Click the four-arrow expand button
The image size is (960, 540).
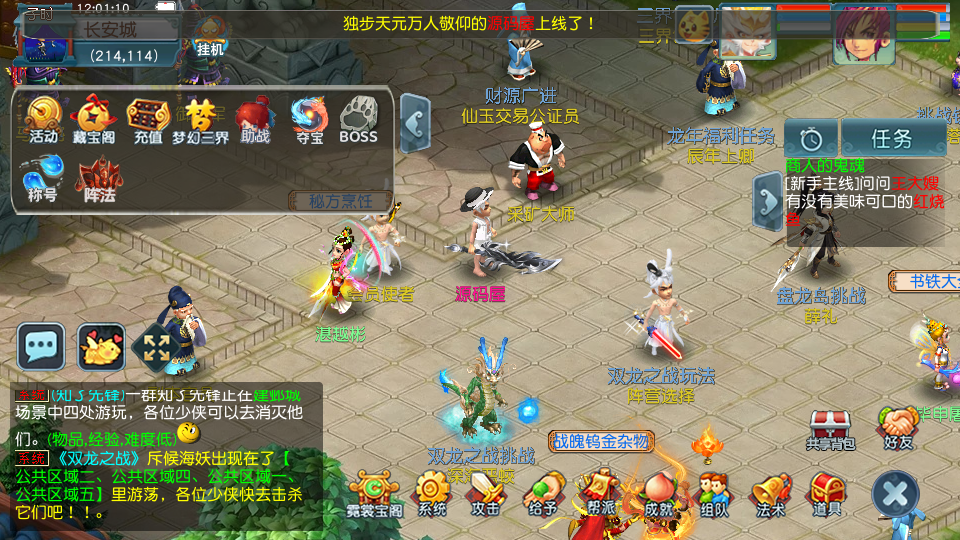click(155, 347)
